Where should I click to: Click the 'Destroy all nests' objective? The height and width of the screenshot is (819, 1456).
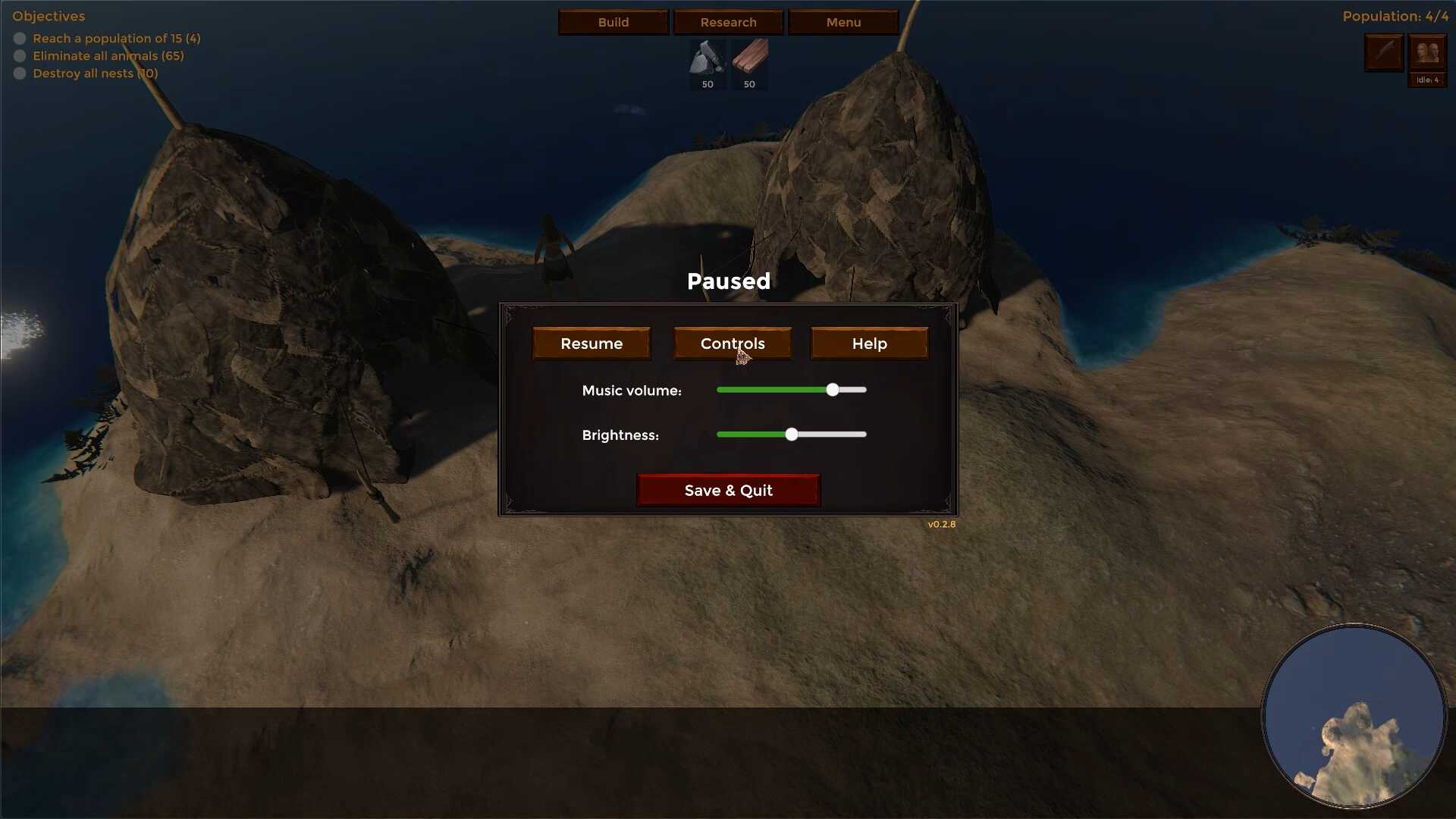[x=95, y=73]
